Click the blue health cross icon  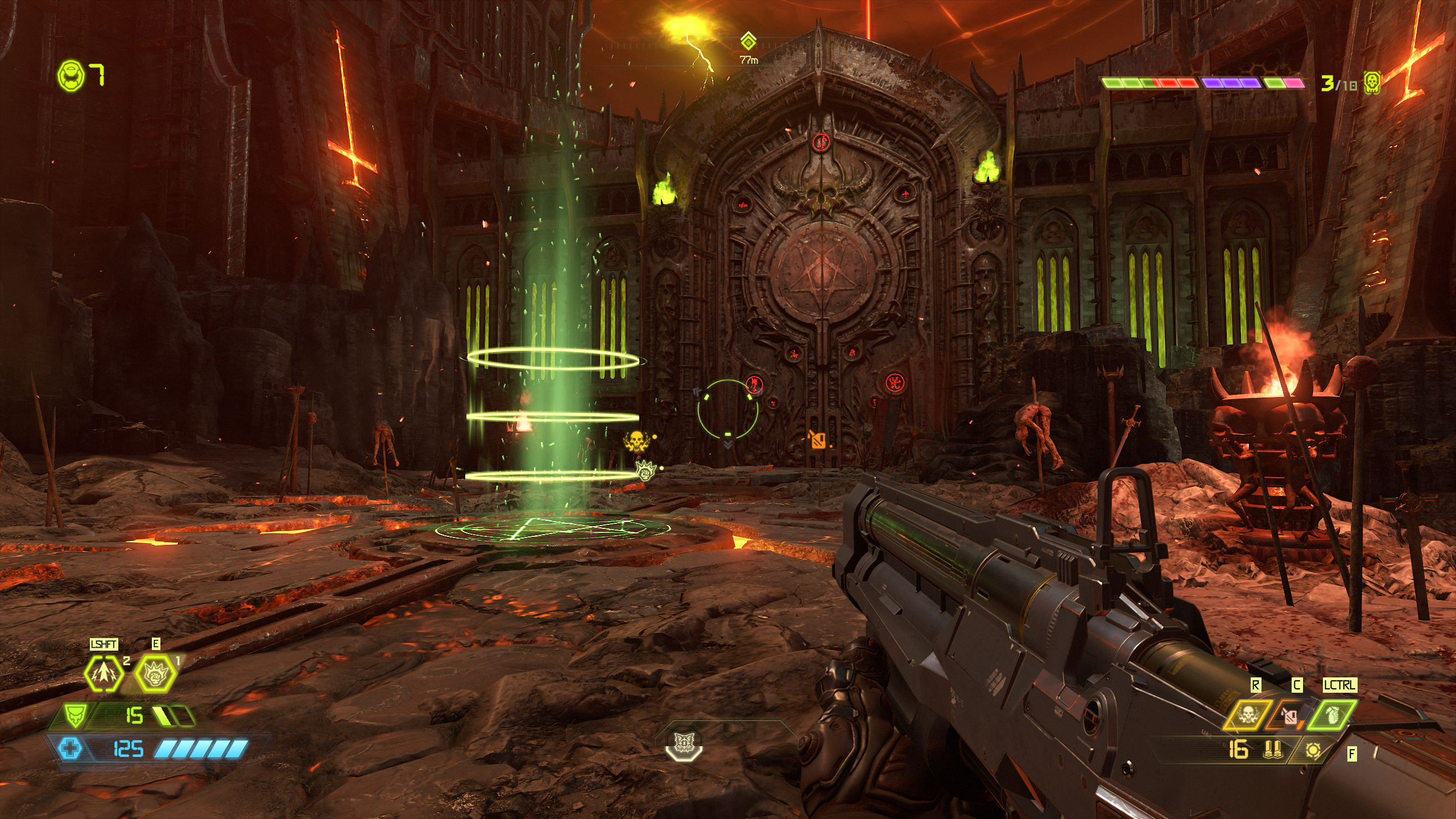(70, 748)
